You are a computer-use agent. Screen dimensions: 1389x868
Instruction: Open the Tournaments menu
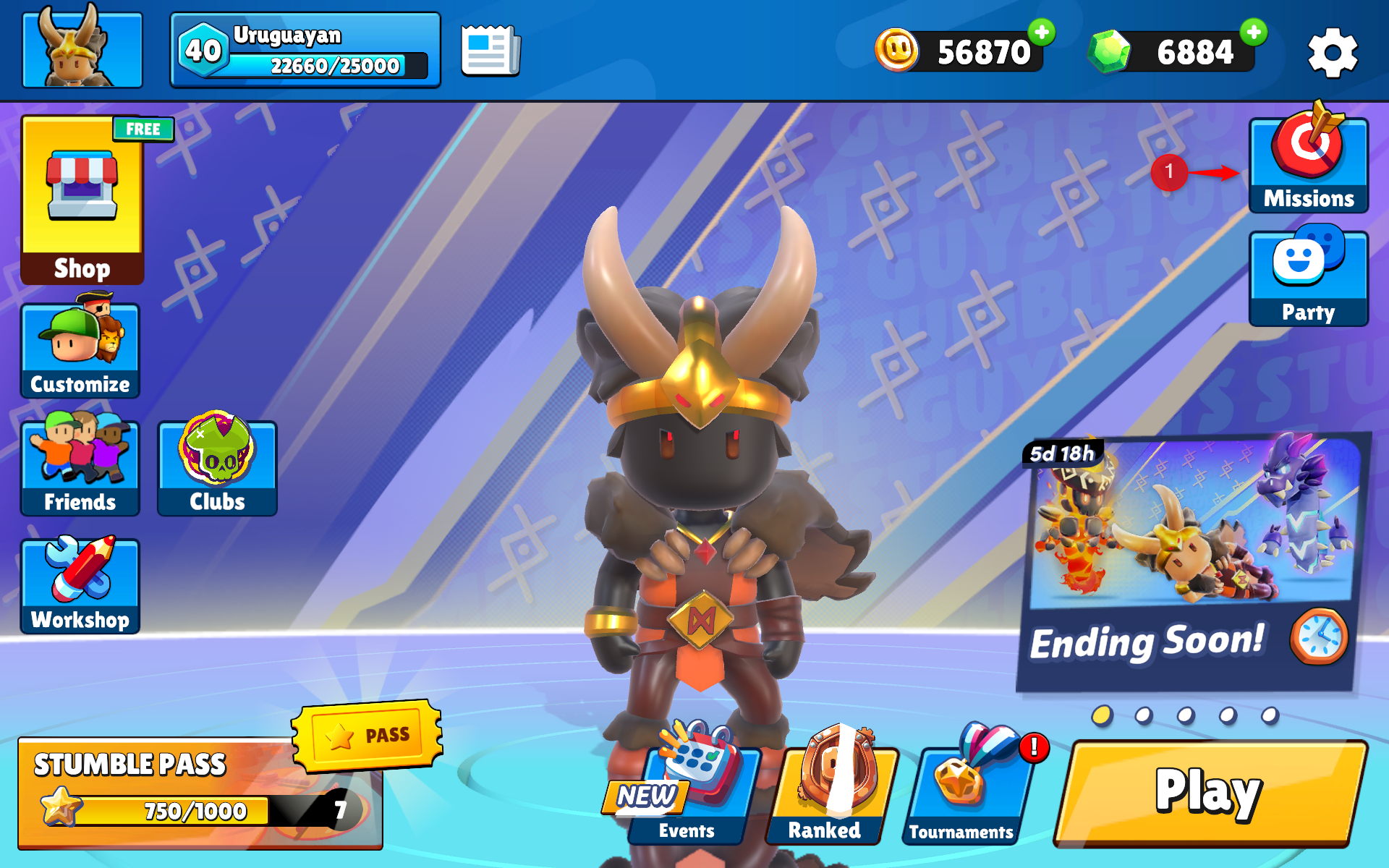click(962, 796)
